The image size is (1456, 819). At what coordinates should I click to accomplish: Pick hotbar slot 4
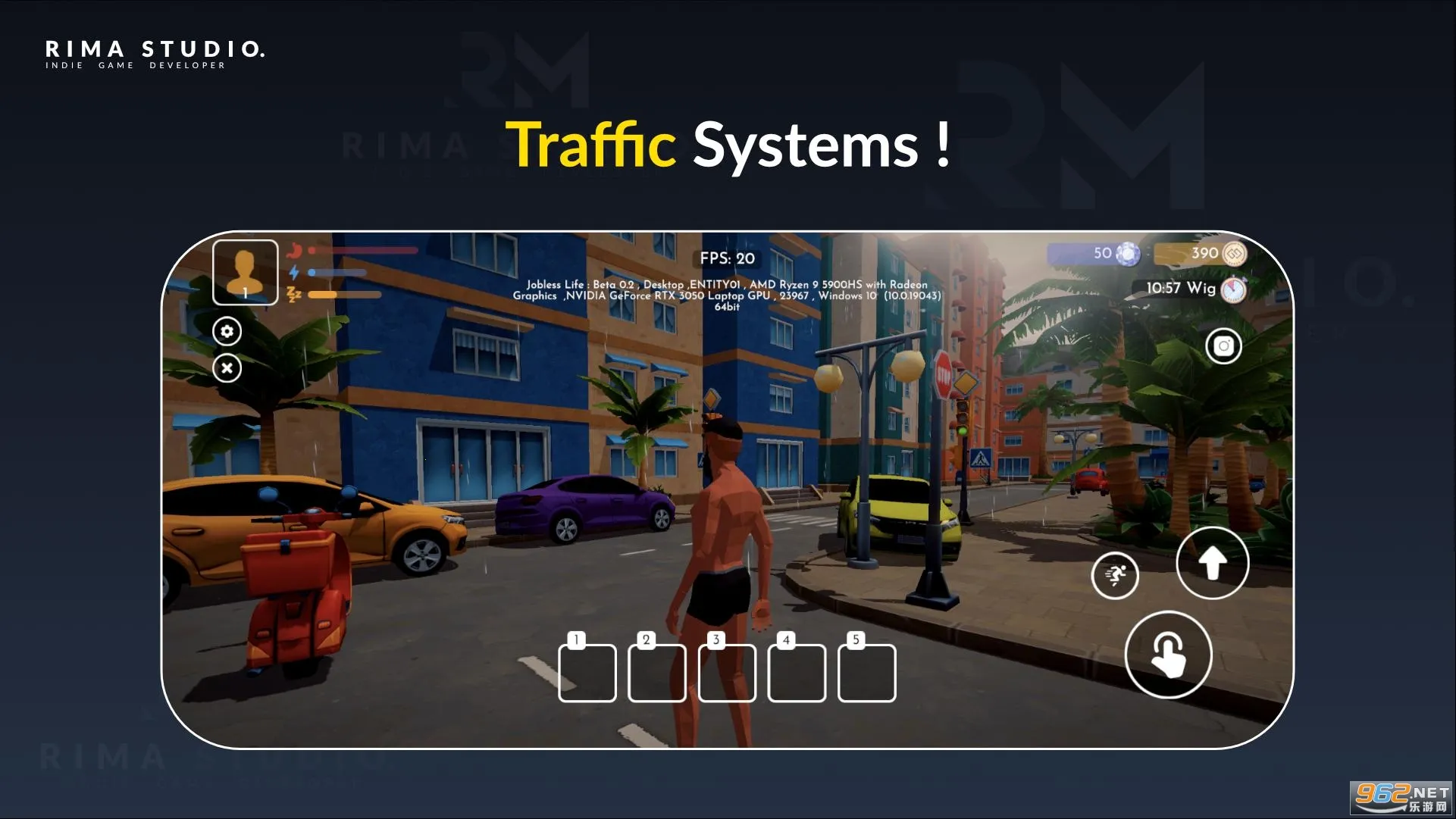pyautogui.click(x=797, y=673)
